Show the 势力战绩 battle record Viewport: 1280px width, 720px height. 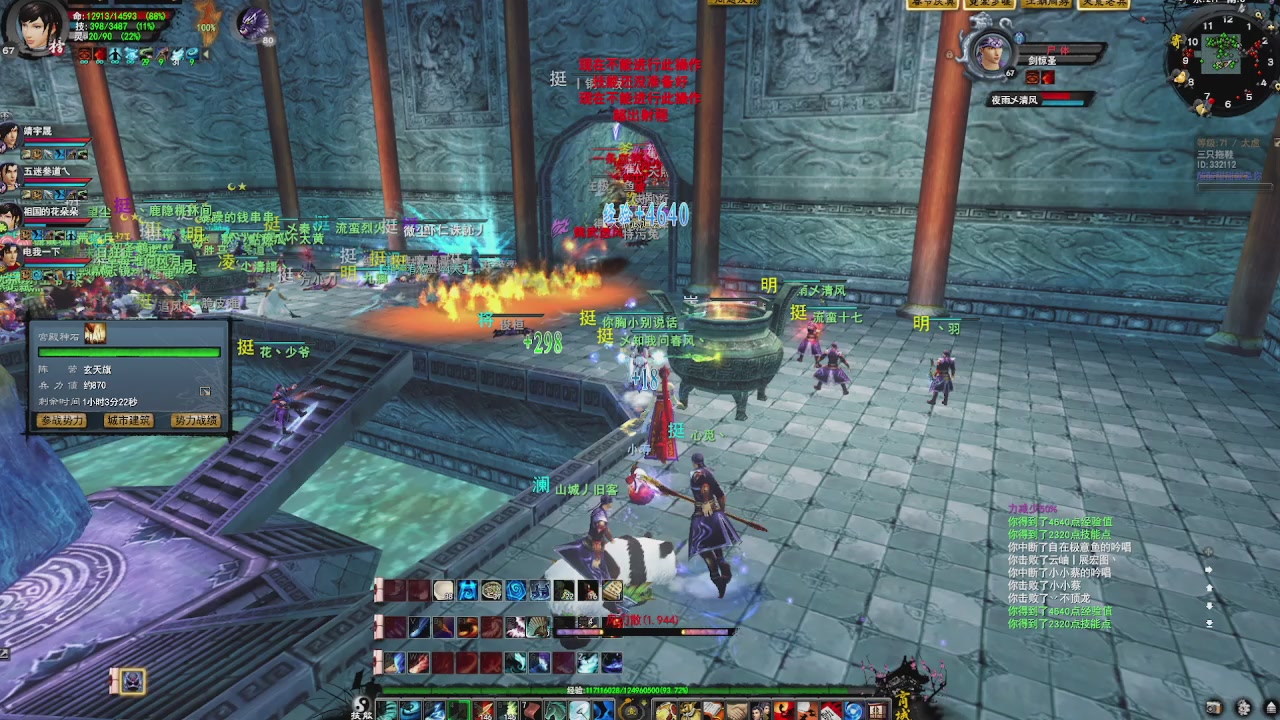(194, 421)
